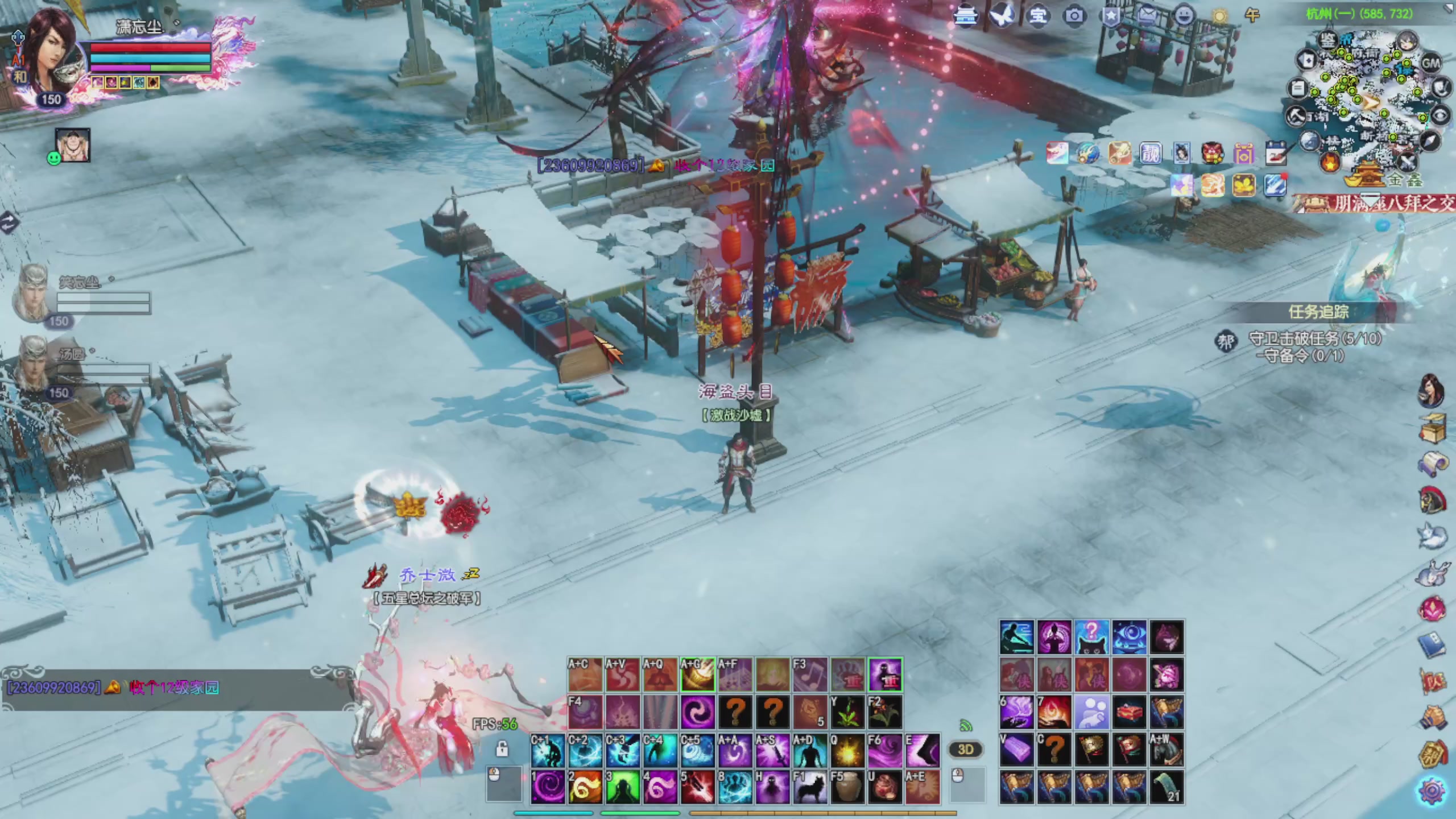The width and height of the screenshot is (1456, 819).
Task: Open the treasure chest inventory icon
Action: (x=1432, y=428)
